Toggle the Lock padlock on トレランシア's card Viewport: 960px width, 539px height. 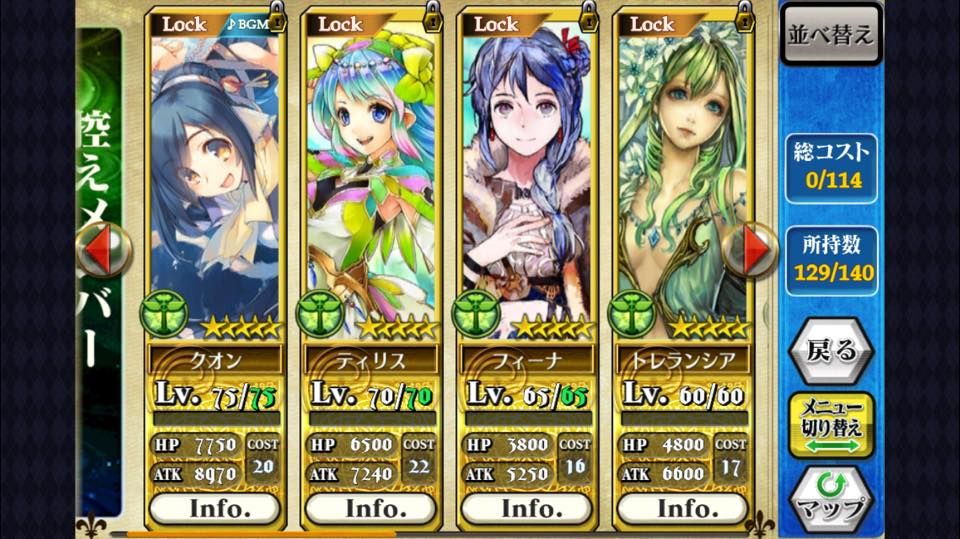(x=745, y=18)
